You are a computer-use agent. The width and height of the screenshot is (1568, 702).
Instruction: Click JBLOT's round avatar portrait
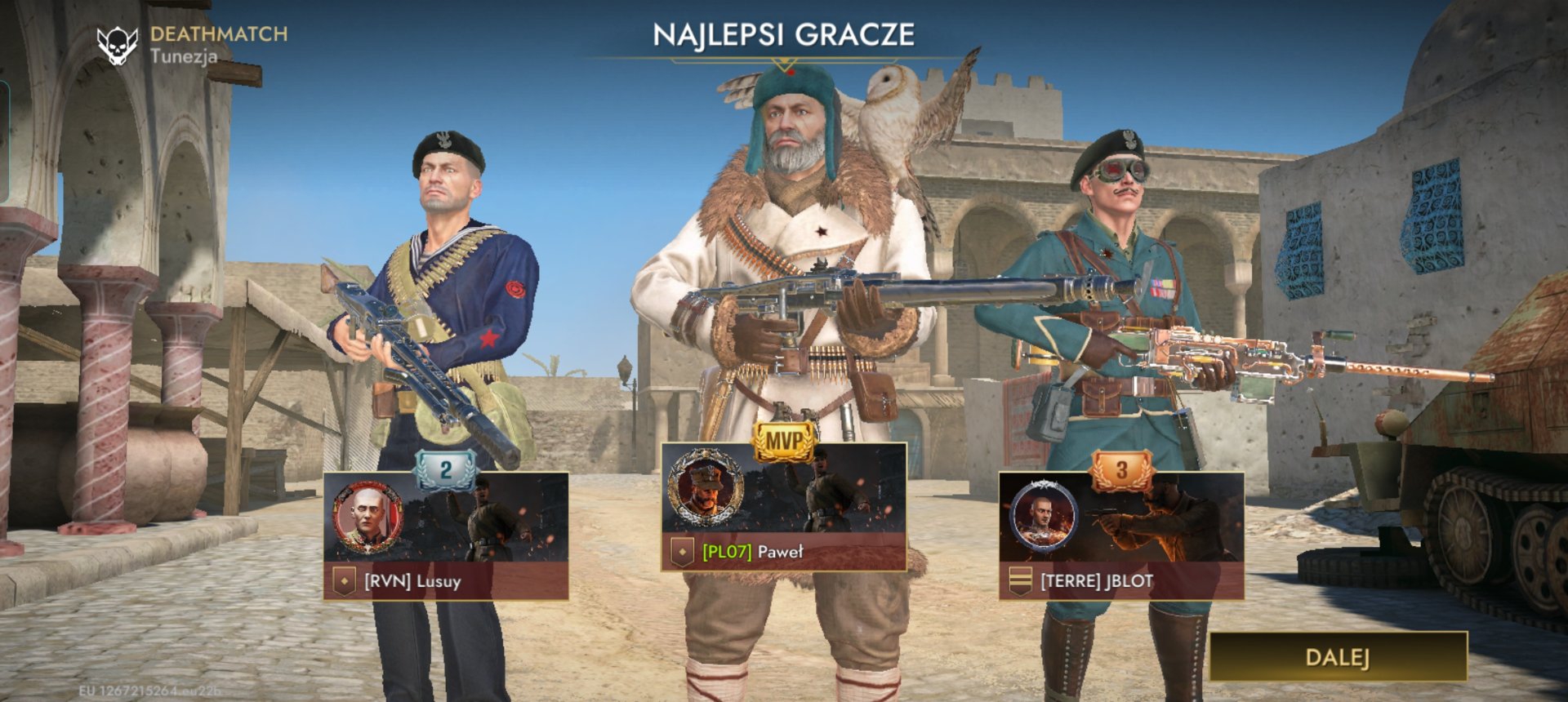tap(1043, 516)
